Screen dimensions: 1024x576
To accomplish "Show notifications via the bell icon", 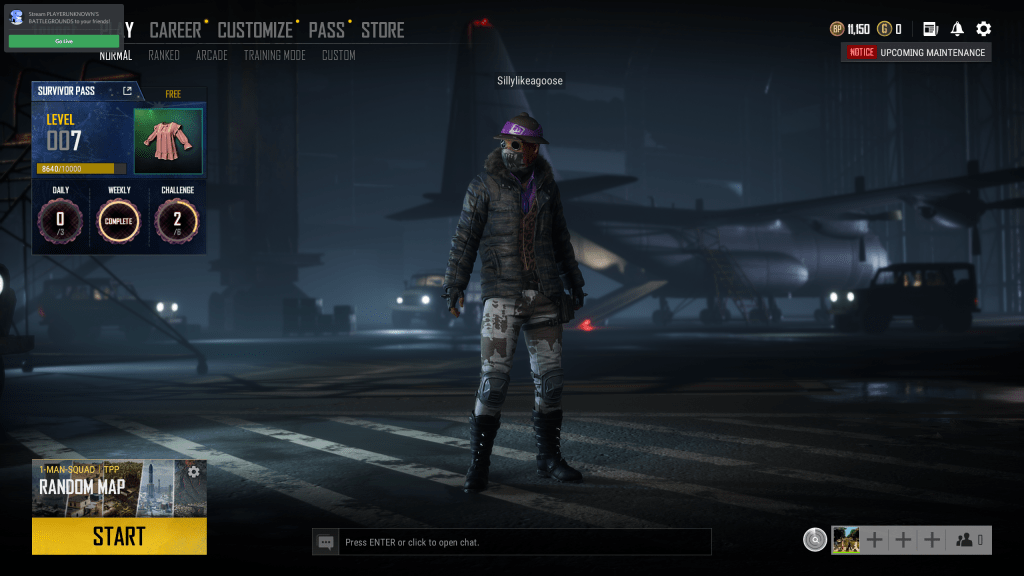I will point(957,29).
